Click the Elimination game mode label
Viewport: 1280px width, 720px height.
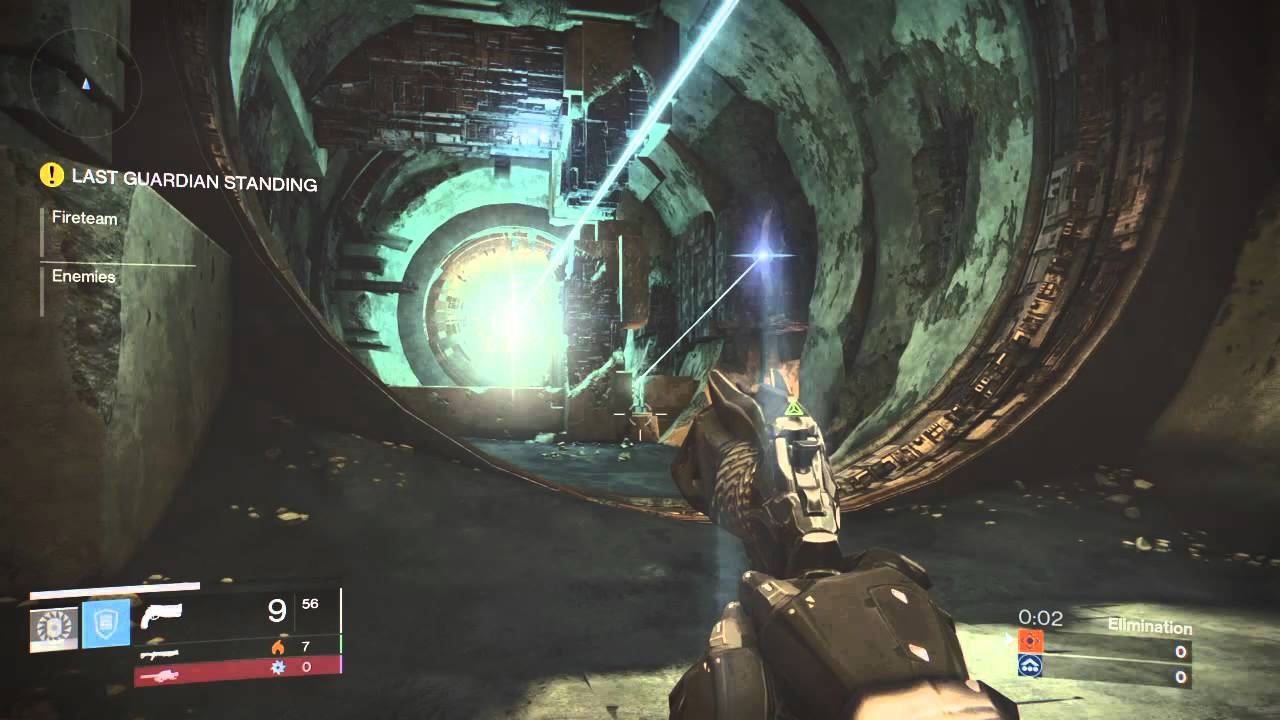tap(1149, 627)
